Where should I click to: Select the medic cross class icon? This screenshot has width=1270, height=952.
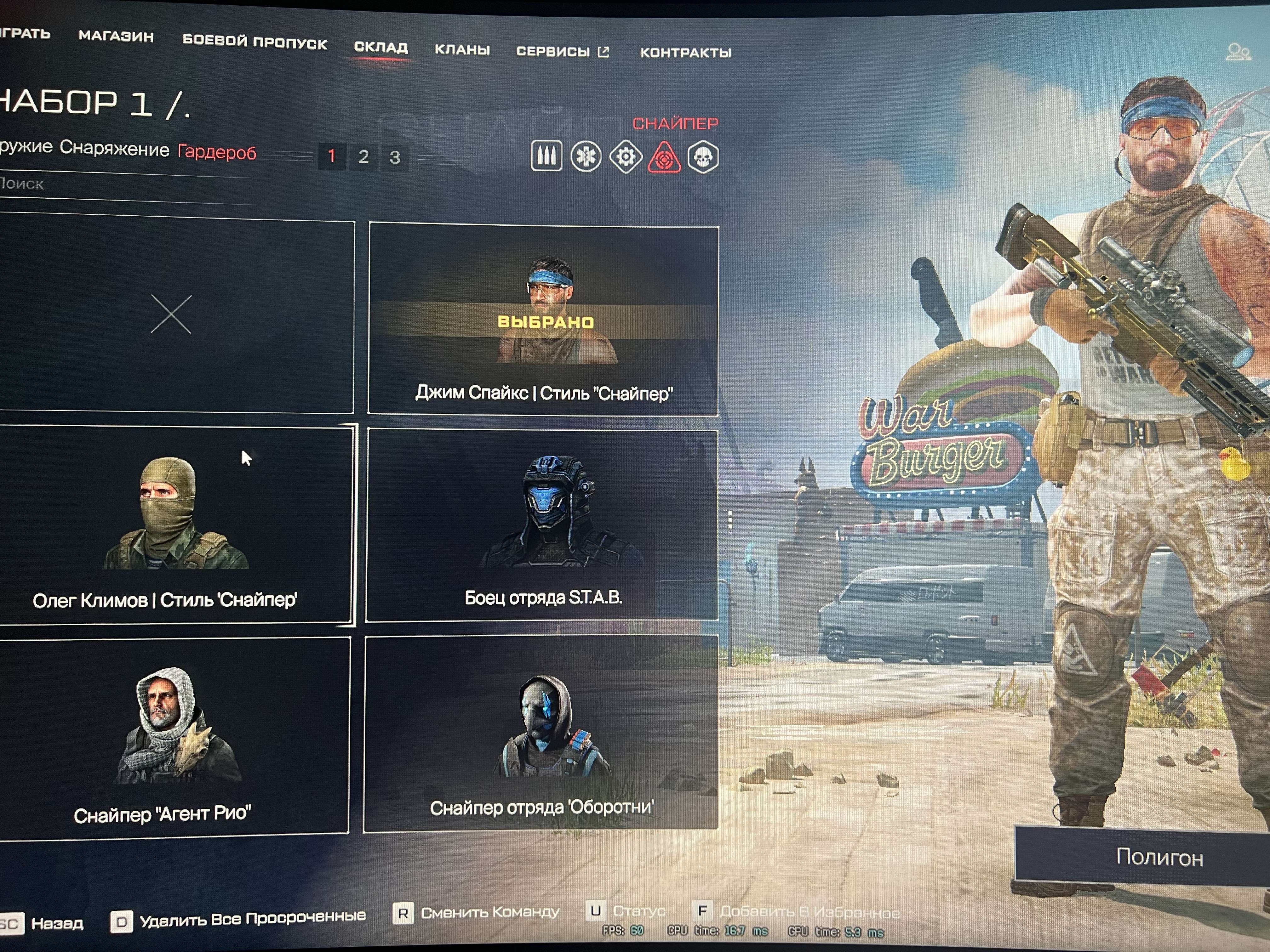pos(587,155)
